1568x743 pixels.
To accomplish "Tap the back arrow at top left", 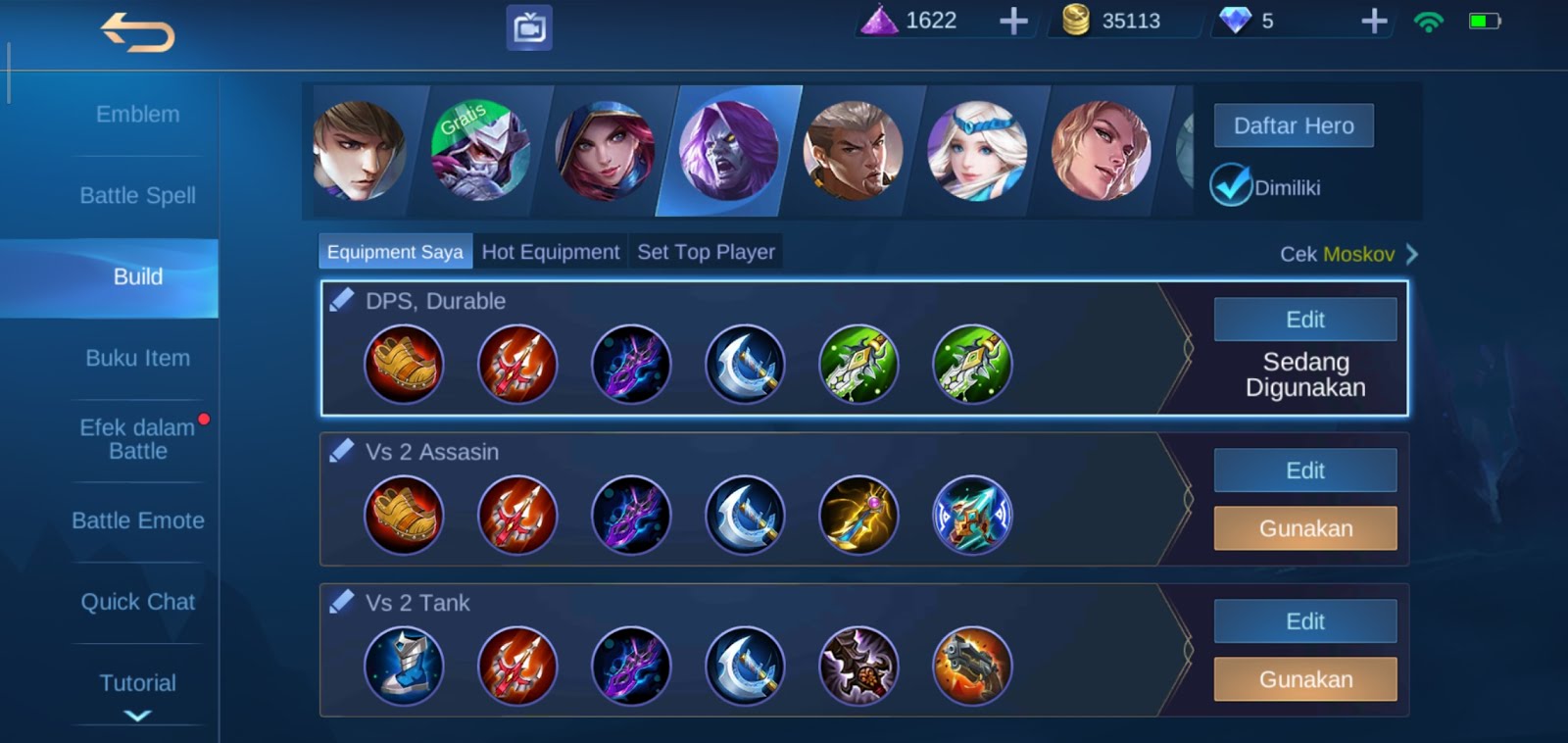I will [138, 33].
